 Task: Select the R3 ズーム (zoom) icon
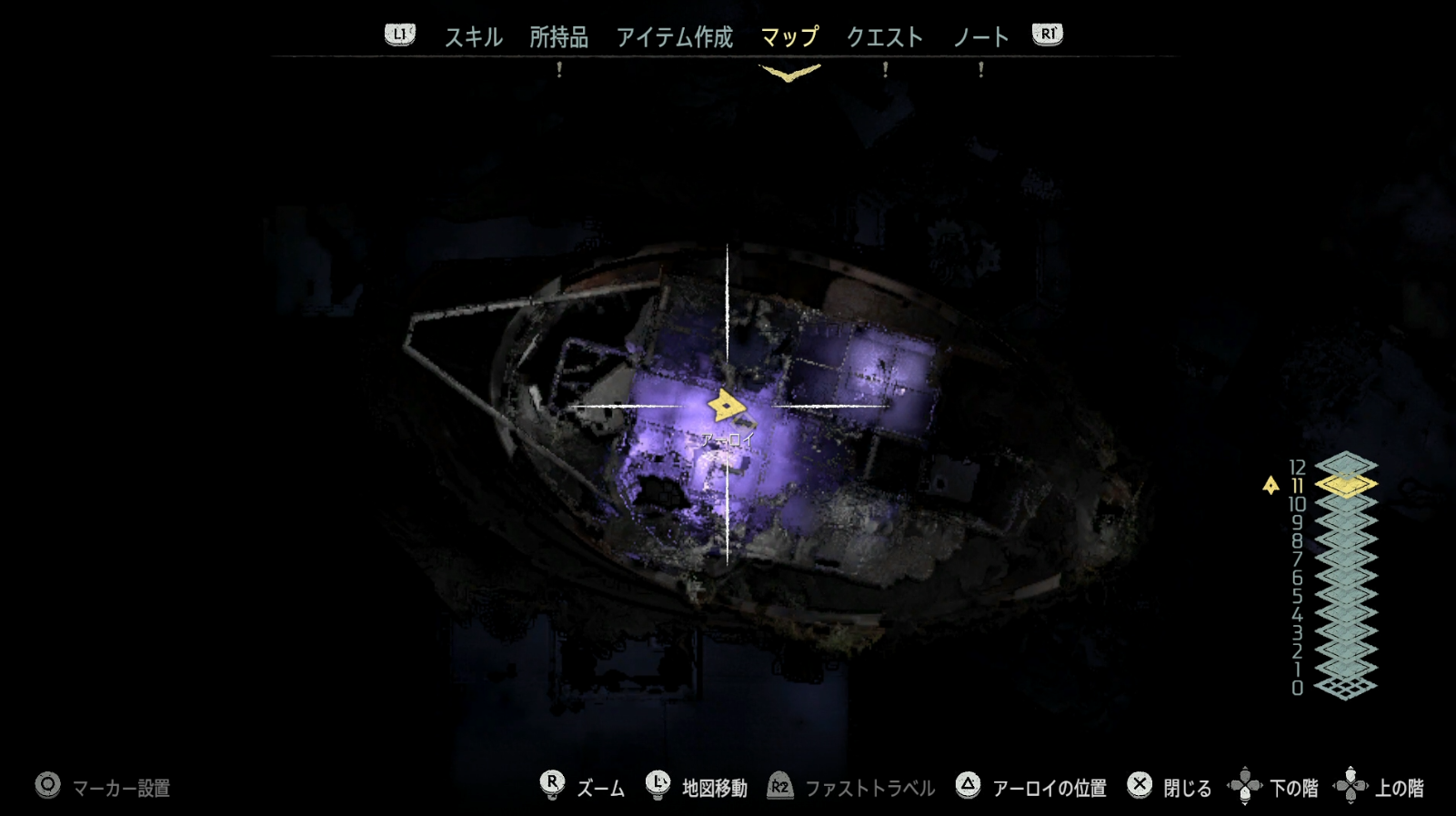point(553,782)
